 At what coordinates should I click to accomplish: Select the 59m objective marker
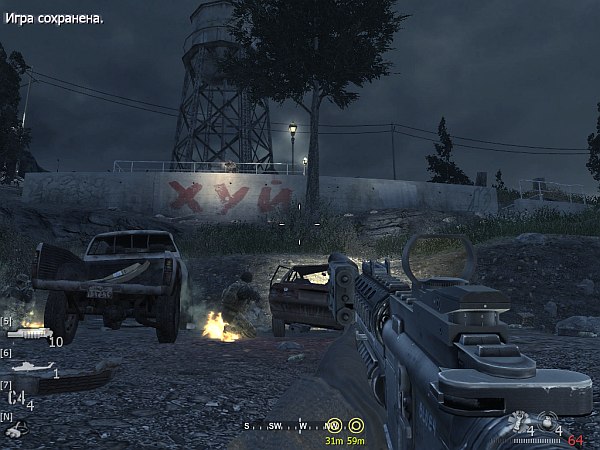[355, 425]
